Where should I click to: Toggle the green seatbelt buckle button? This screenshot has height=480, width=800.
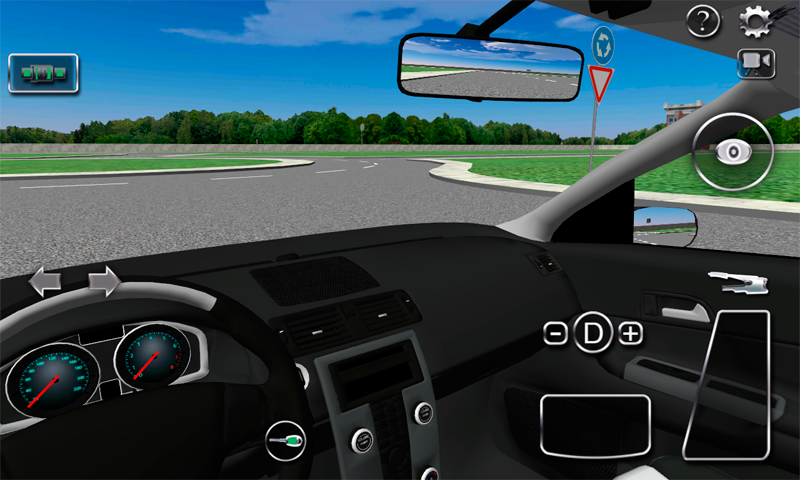[x=43, y=73]
